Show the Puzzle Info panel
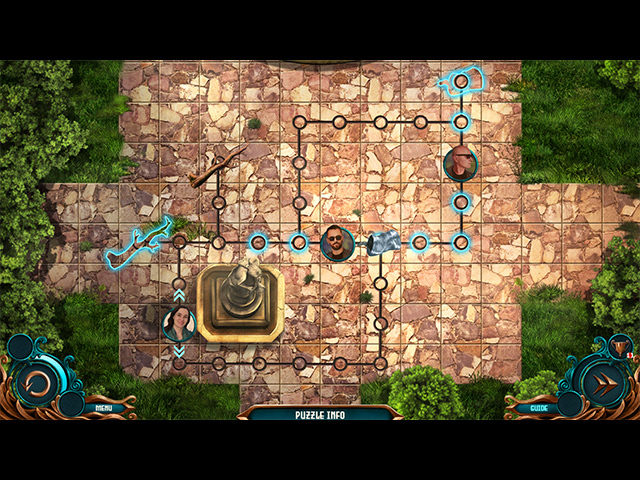This screenshot has width=640, height=480. tap(320, 414)
